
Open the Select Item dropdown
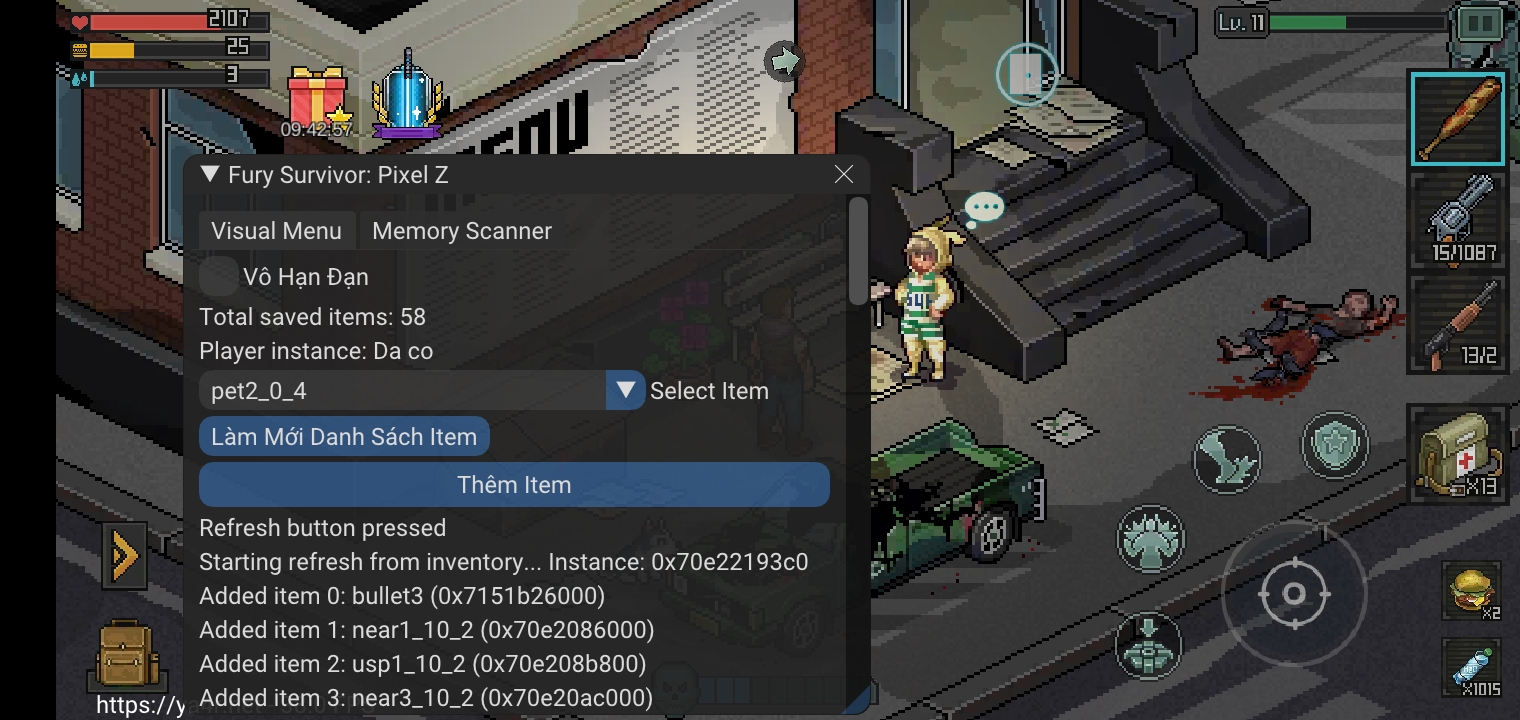tap(623, 390)
